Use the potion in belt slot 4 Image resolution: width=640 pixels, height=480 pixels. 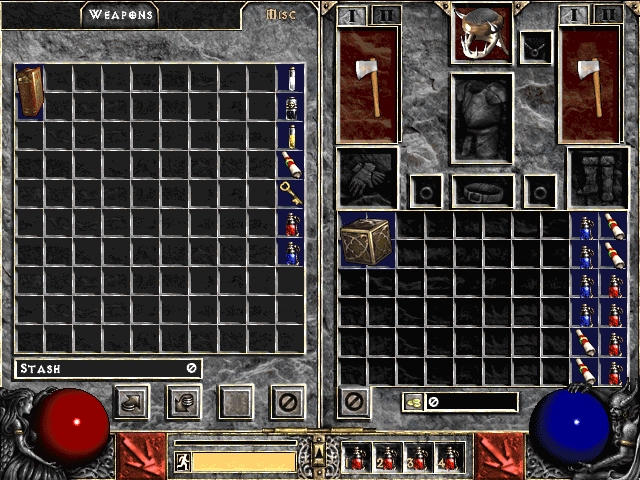click(449, 458)
